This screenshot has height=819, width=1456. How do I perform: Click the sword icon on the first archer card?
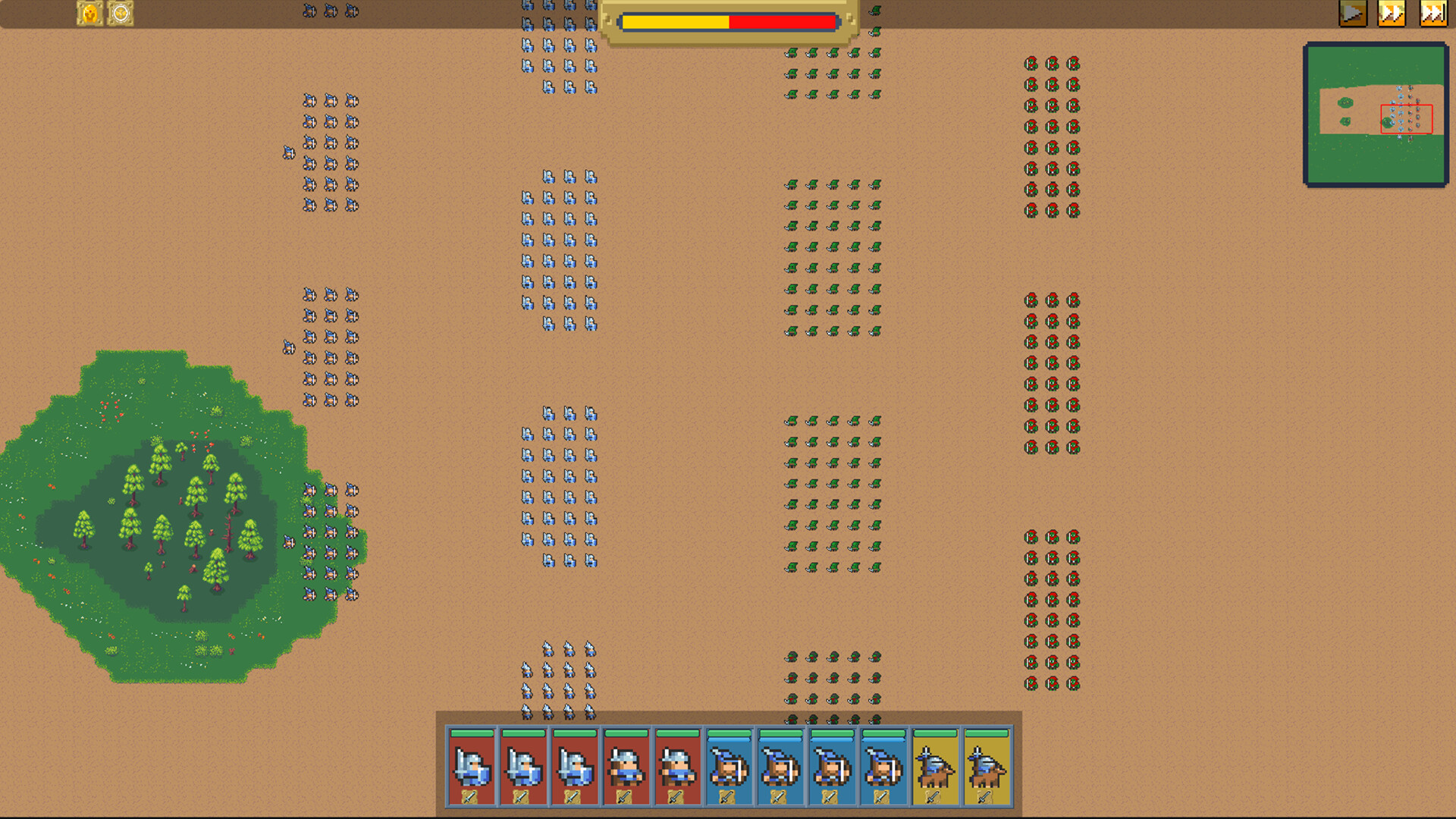(x=728, y=799)
